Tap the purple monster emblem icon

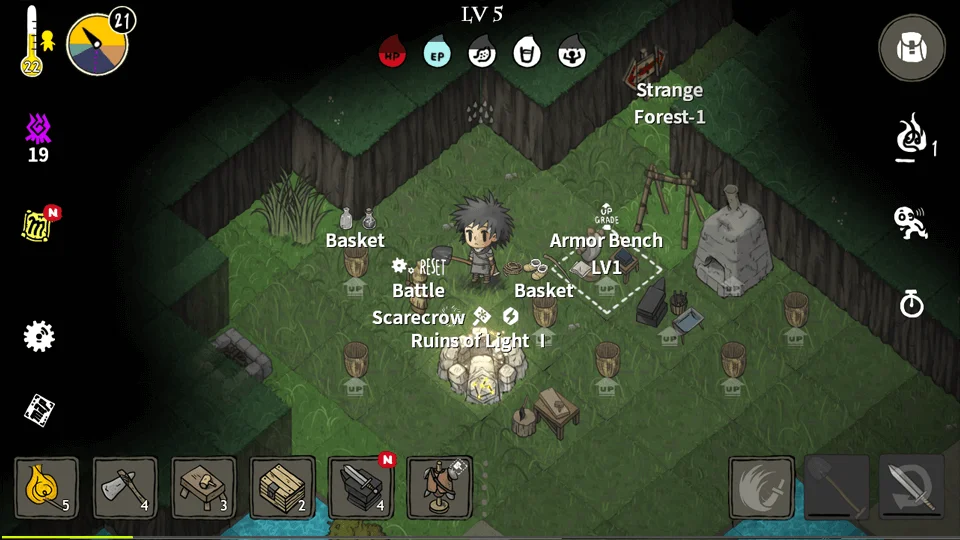(x=38, y=129)
